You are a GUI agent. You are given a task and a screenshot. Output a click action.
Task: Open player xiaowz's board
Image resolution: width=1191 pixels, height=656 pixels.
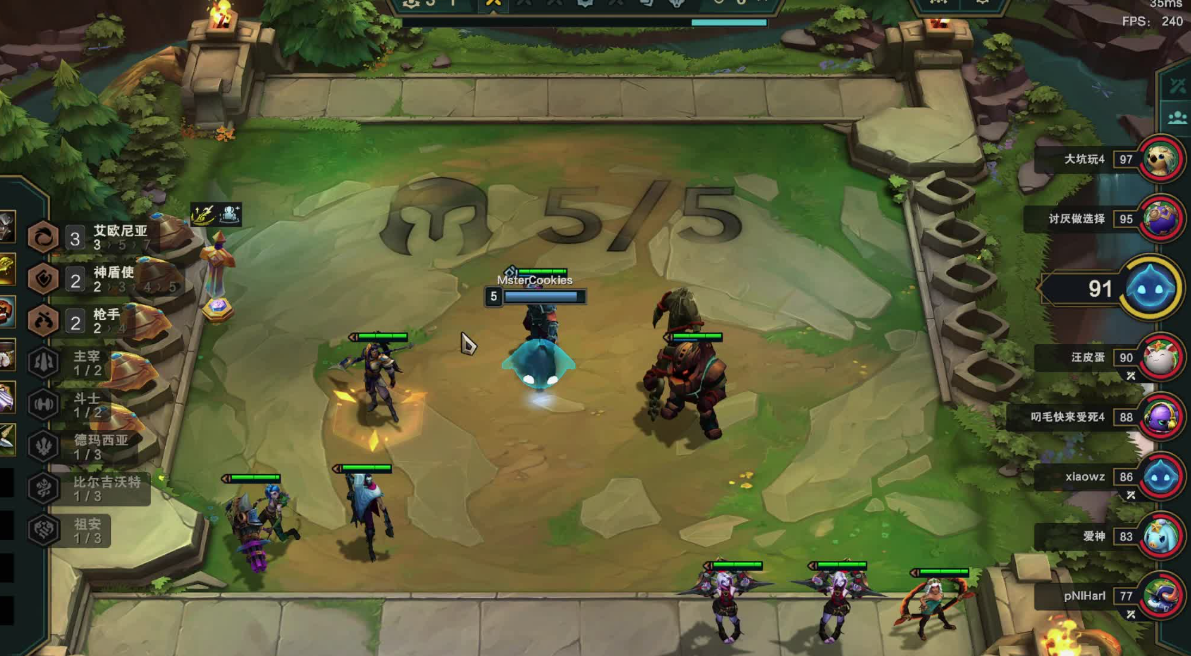pyautogui.click(x=1161, y=476)
